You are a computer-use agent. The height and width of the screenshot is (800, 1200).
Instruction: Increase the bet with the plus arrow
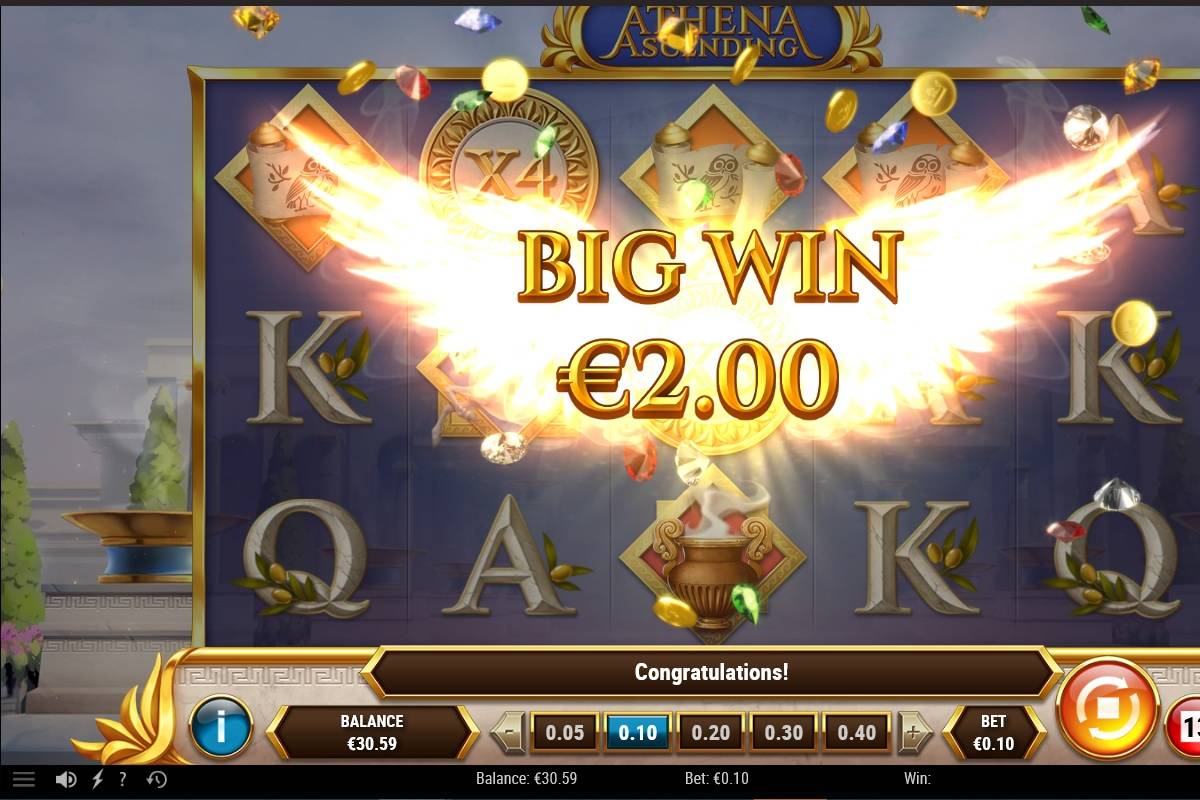[913, 732]
